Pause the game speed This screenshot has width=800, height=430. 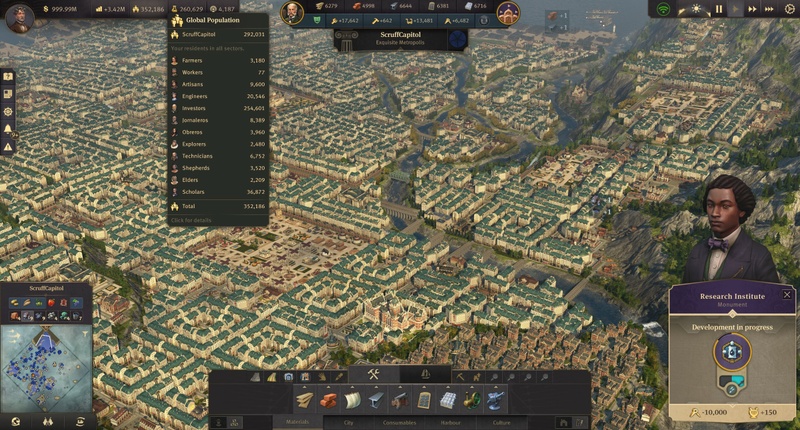718,9
